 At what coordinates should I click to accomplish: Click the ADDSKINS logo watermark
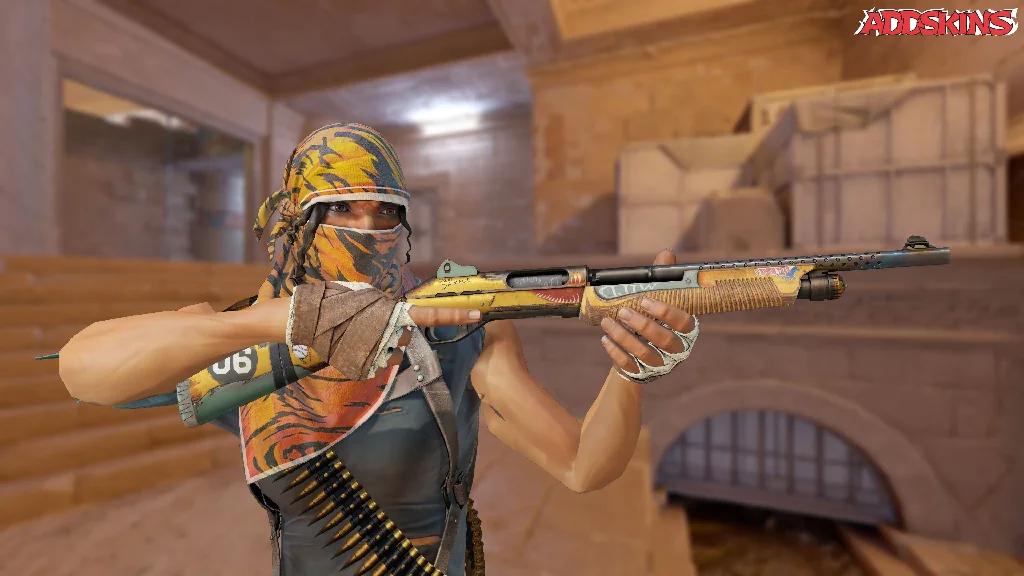(935, 22)
